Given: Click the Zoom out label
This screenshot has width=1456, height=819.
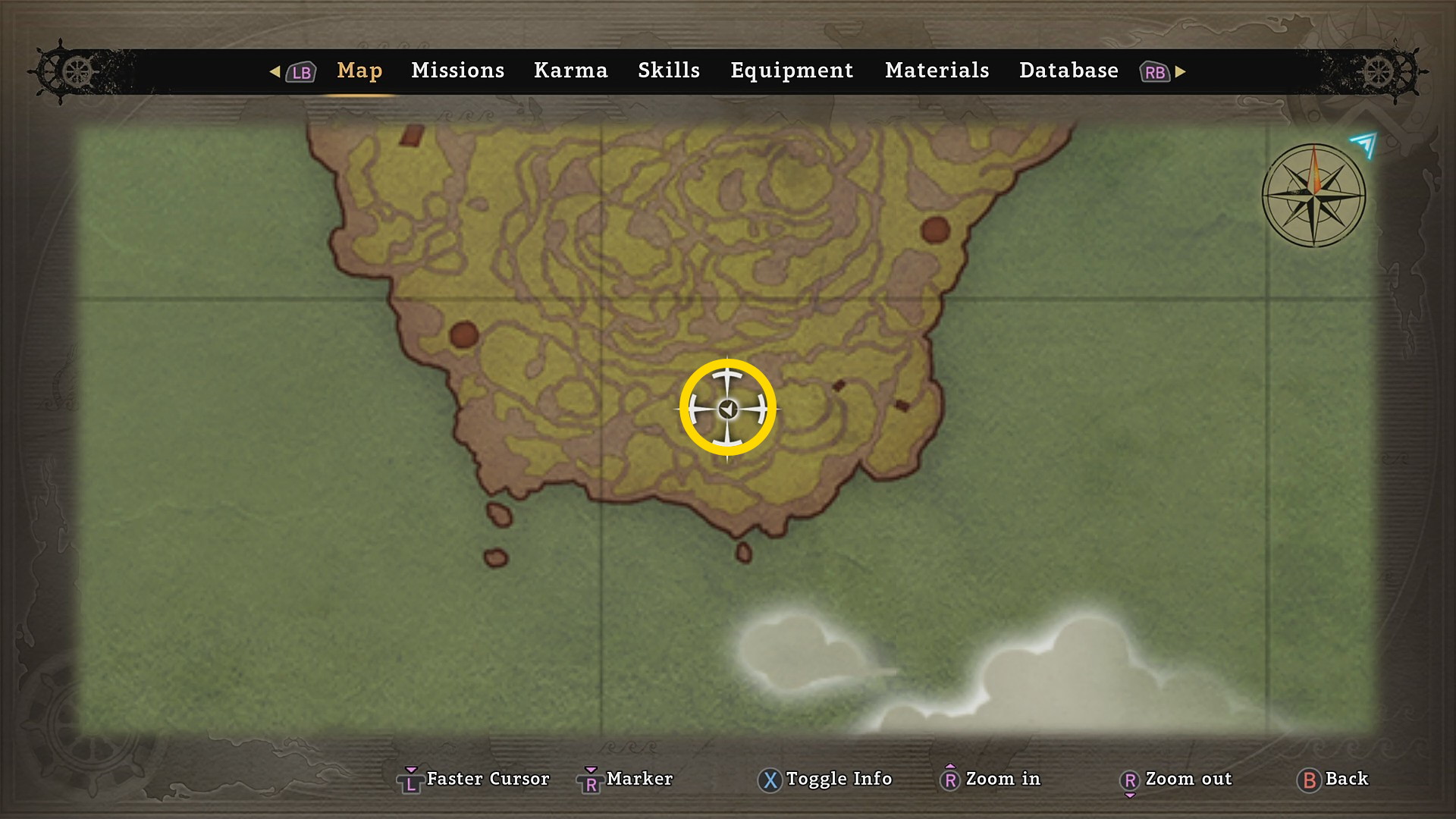Looking at the screenshot, I should 1188,779.
